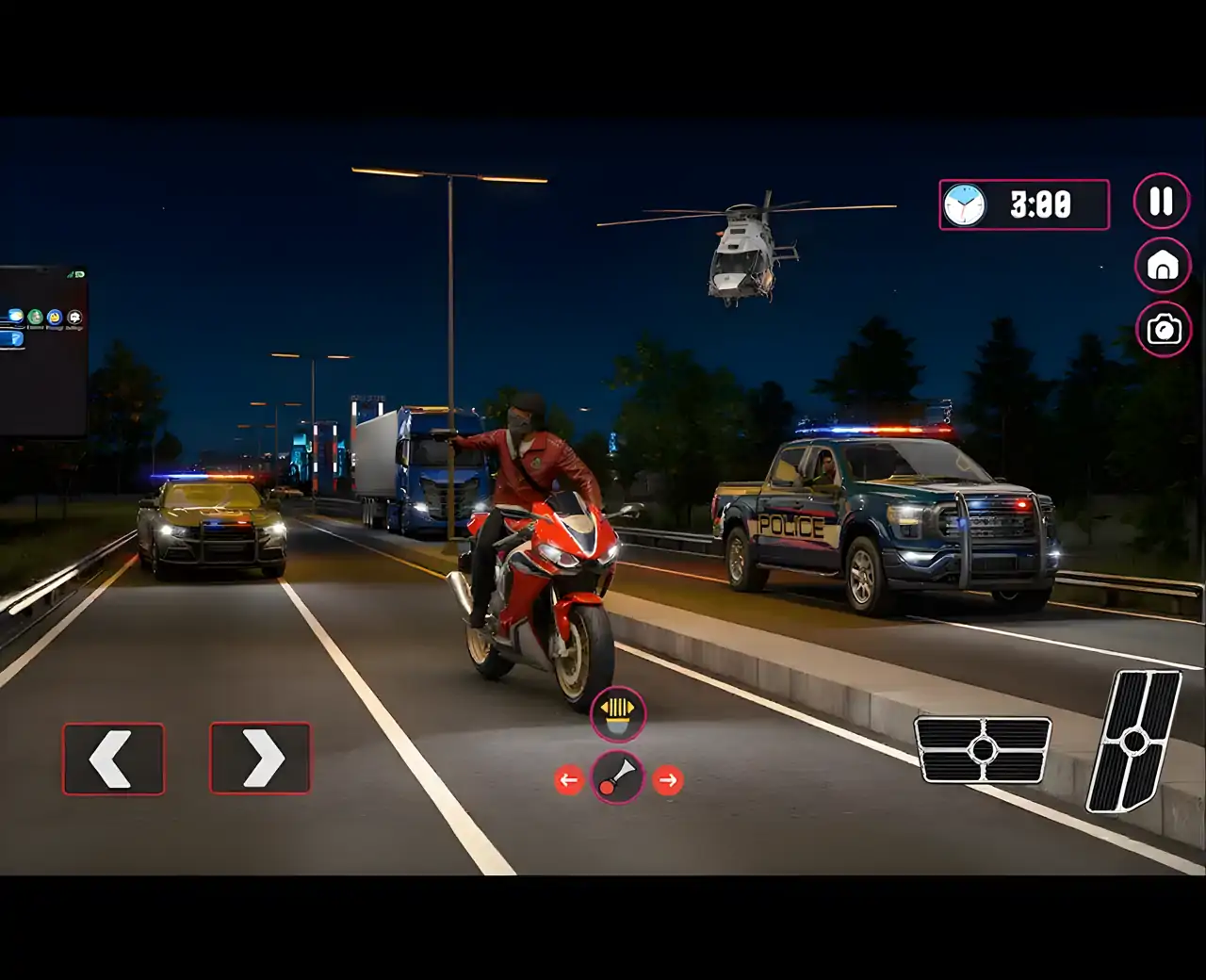Steer right with the right arrow button
This screenshot has height=980, width=1206.
click(260, 758)
